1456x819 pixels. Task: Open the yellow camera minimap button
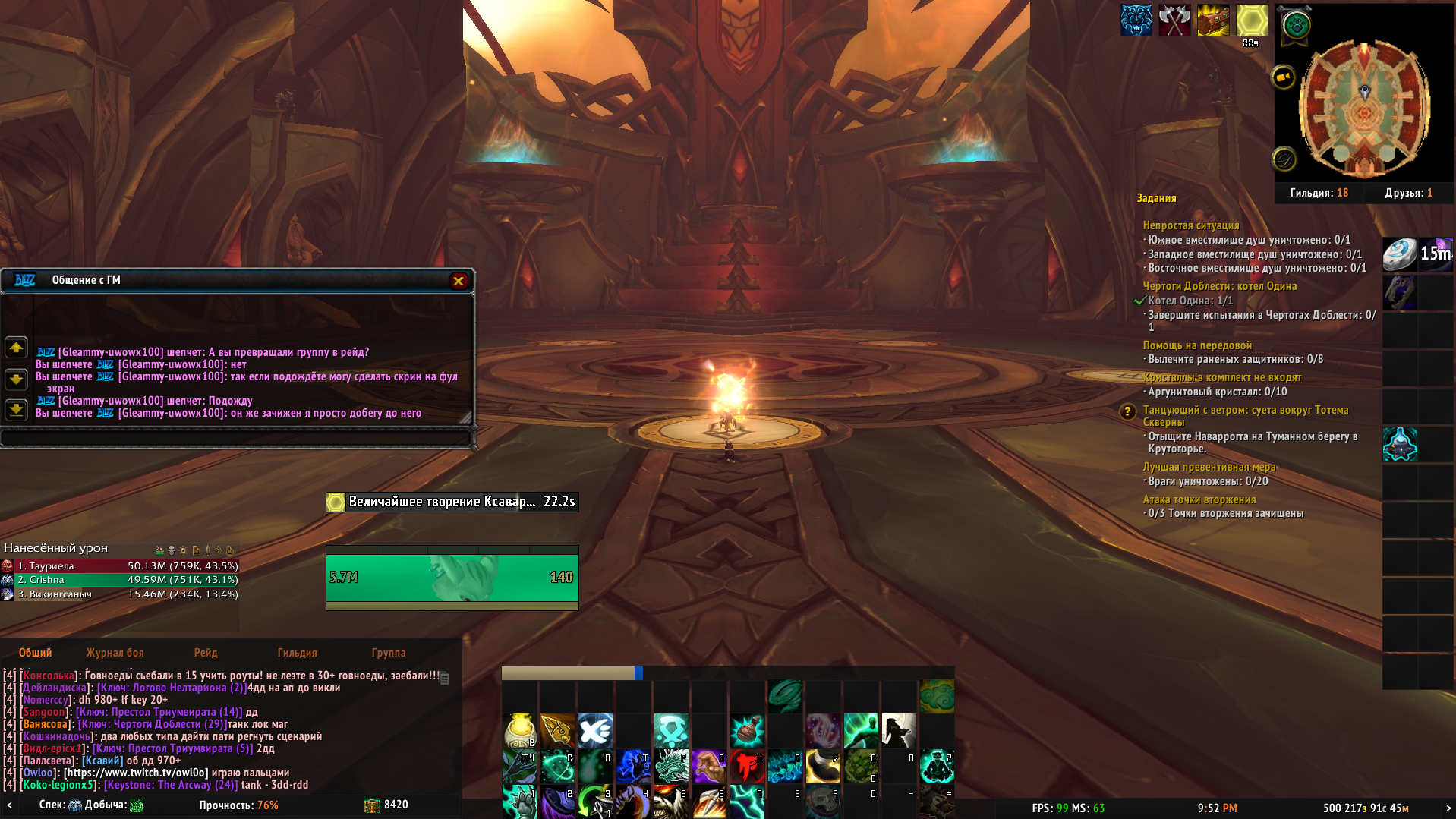pyautogui.click(x=1283, y=77)
